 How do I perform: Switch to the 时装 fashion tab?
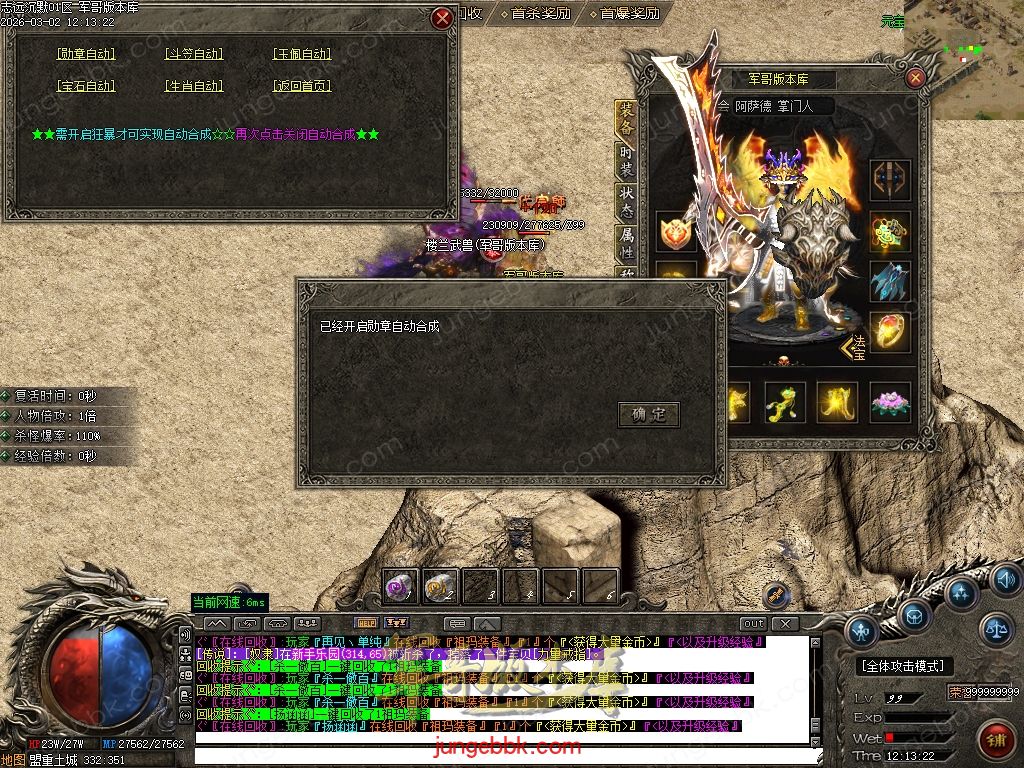click(x=626, y=160)
